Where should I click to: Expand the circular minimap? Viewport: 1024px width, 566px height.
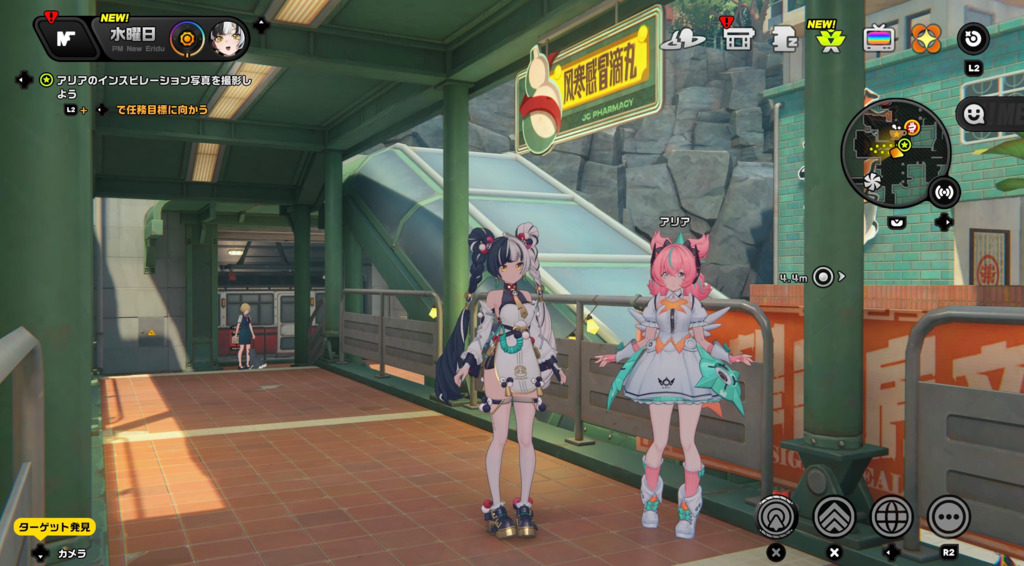895,151
